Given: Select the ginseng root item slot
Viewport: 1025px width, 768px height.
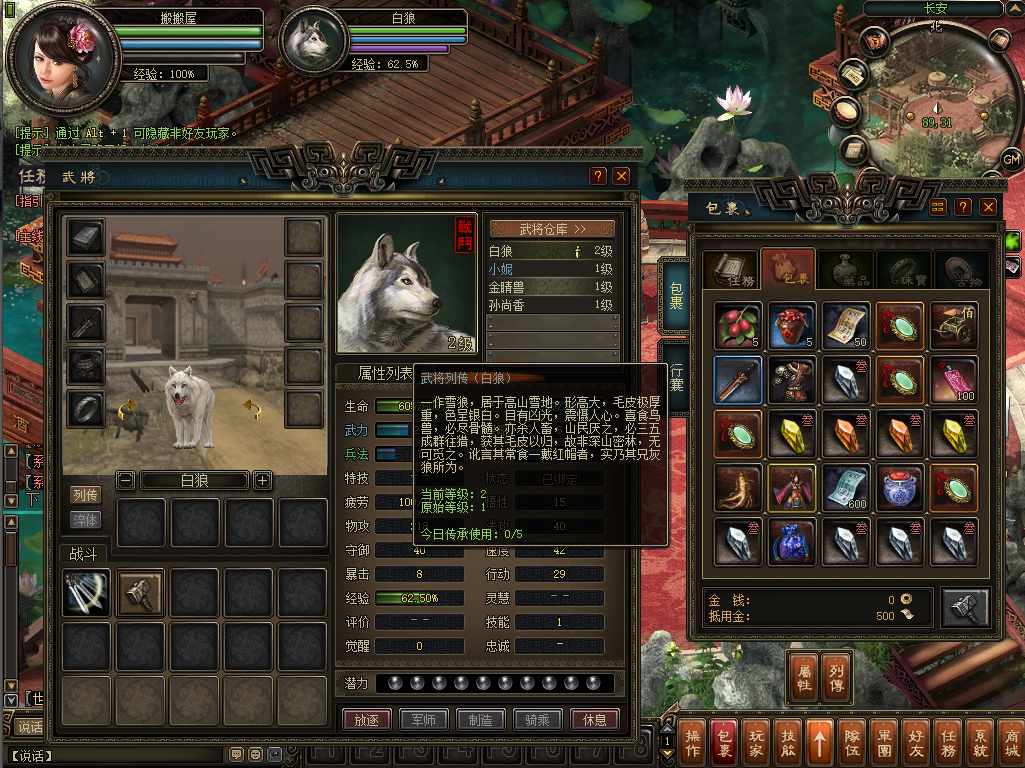Looking at the screenshot, I should pos(738,487).
